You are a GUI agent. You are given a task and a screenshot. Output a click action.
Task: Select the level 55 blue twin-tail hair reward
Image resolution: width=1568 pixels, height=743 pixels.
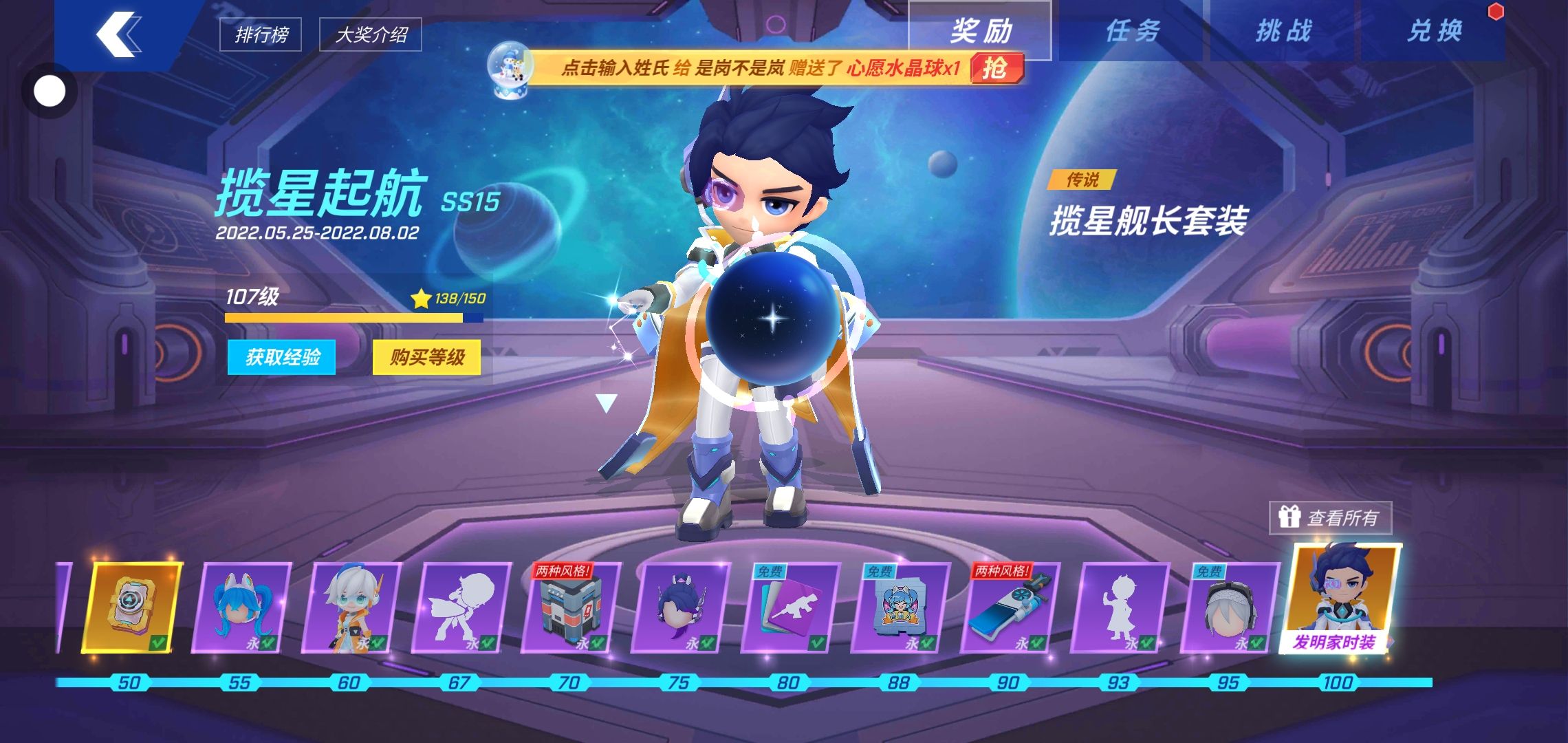coord(241,607)
